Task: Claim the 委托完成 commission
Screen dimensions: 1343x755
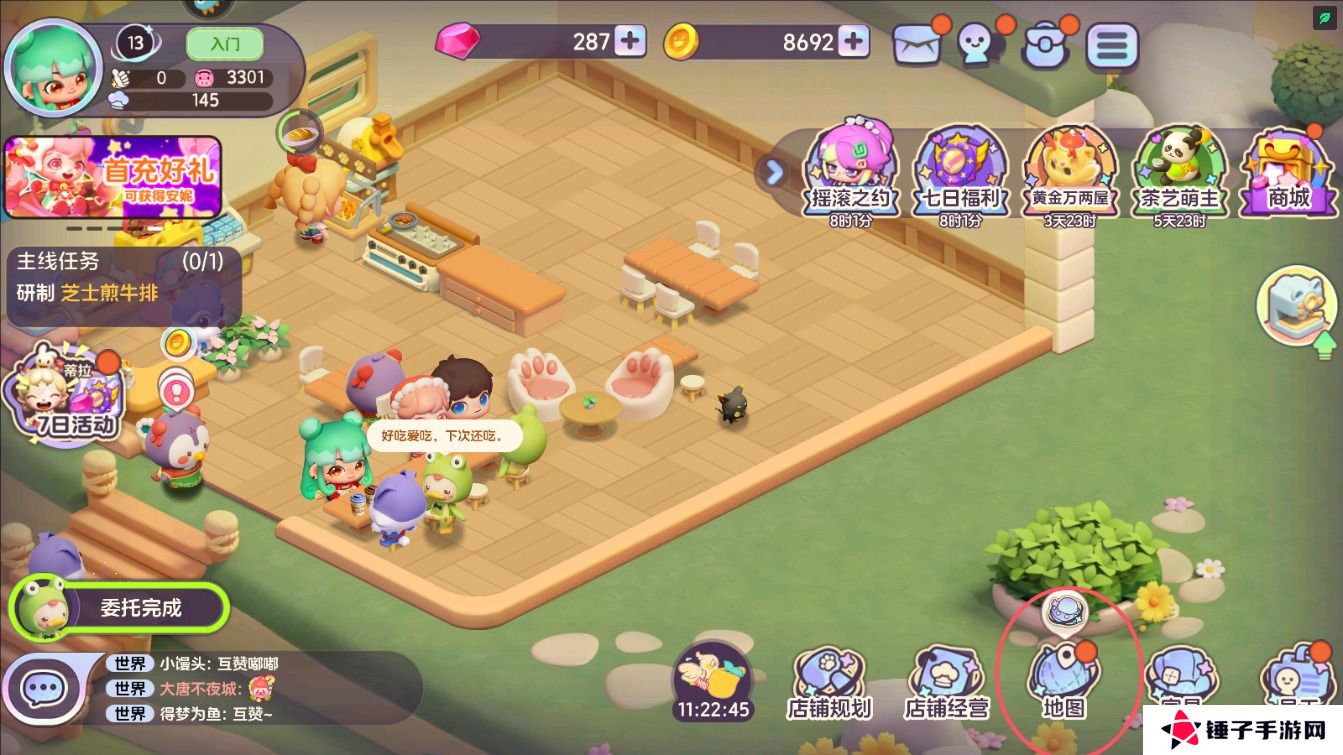Action: coord(120,607)
